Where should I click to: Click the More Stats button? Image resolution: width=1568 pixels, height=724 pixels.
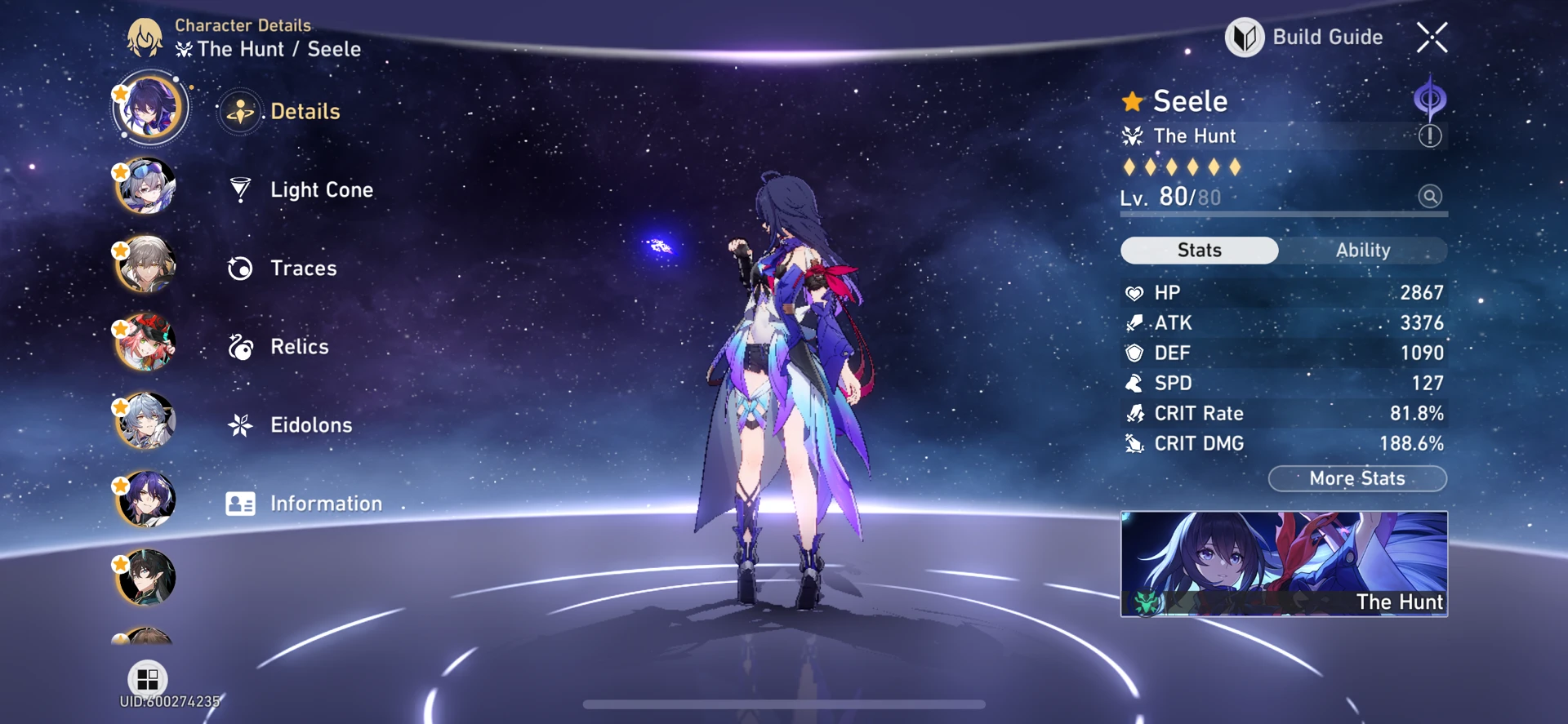pos(1356,478)
